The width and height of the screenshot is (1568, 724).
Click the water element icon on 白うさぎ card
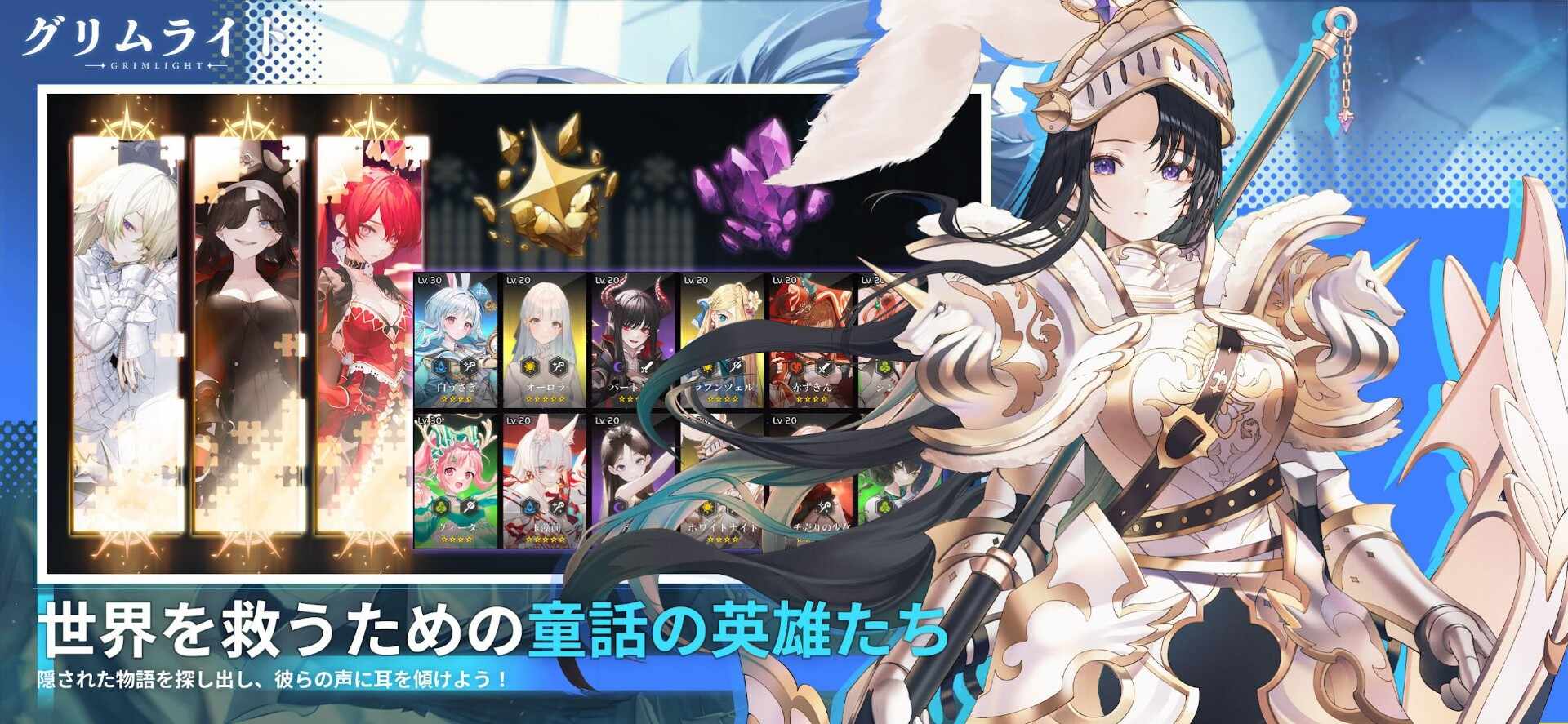441,367
